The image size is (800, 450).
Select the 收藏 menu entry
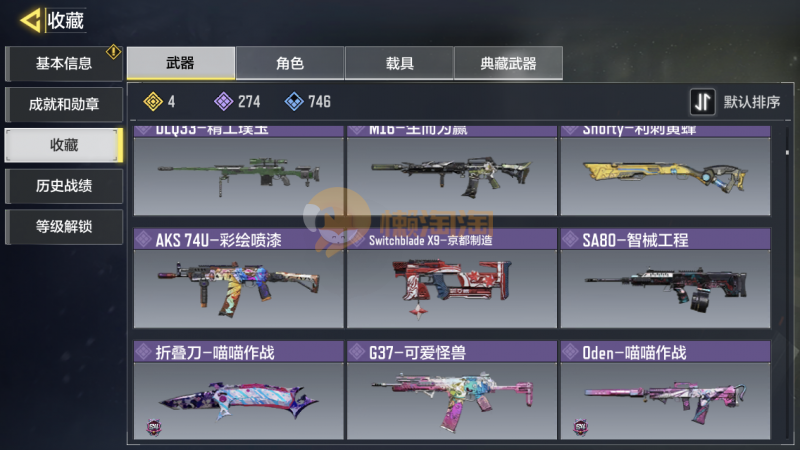pyautogui.click(x=64, y=145)
